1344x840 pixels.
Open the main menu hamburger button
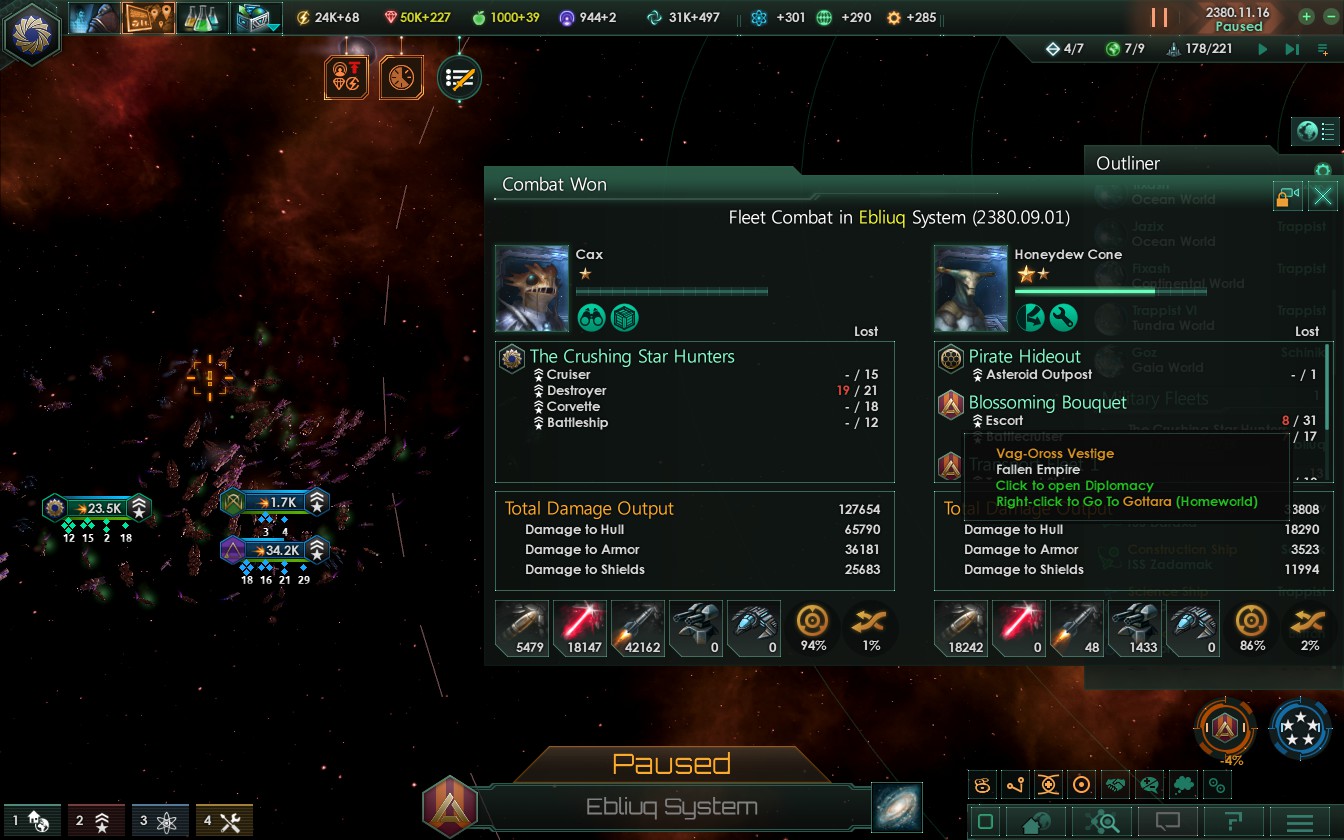tap(1299, 823)
